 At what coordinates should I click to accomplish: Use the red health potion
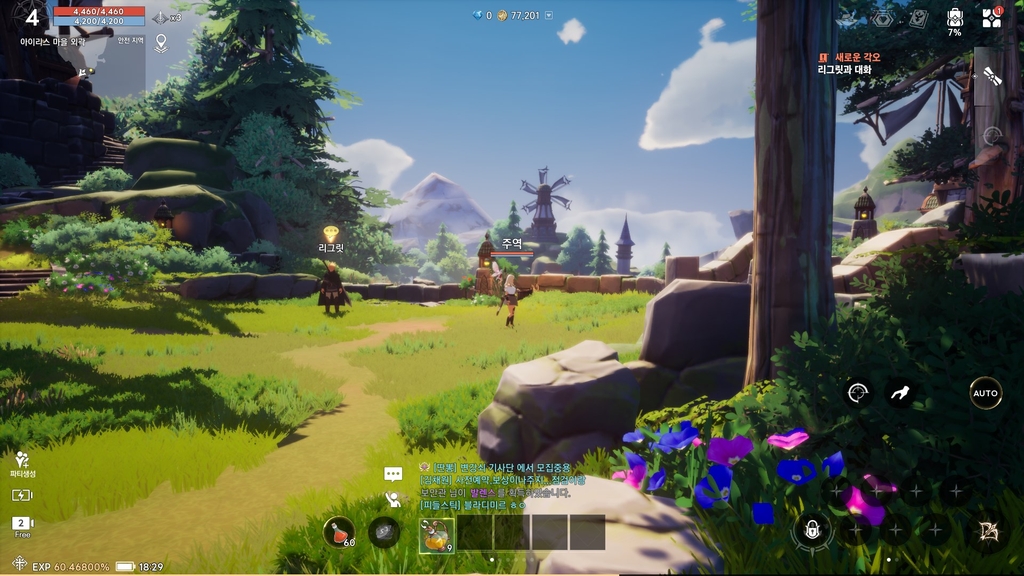pyautogui.click(x=339, y=532)
